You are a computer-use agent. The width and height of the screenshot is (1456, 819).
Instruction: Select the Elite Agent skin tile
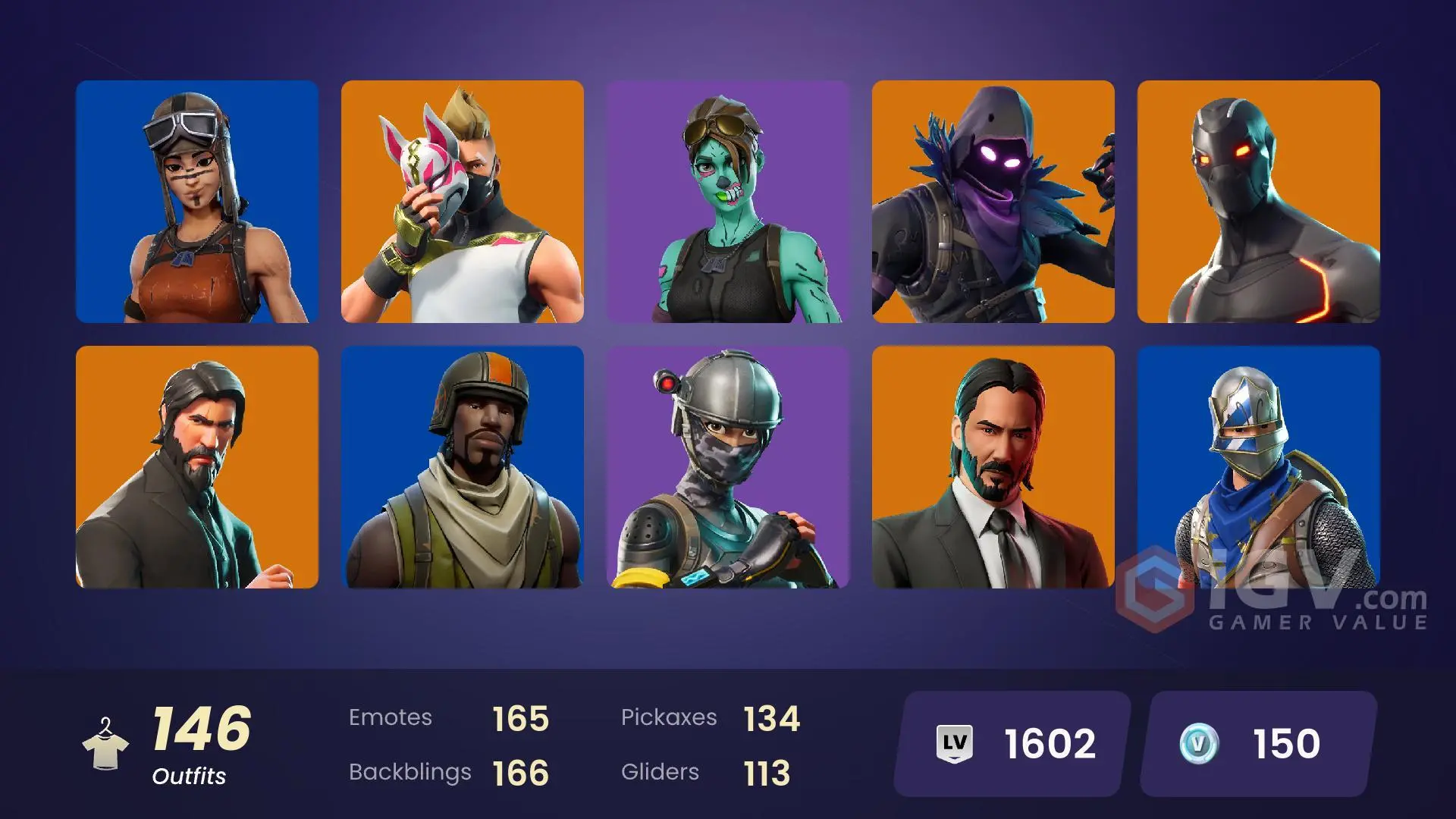[728, 466]
